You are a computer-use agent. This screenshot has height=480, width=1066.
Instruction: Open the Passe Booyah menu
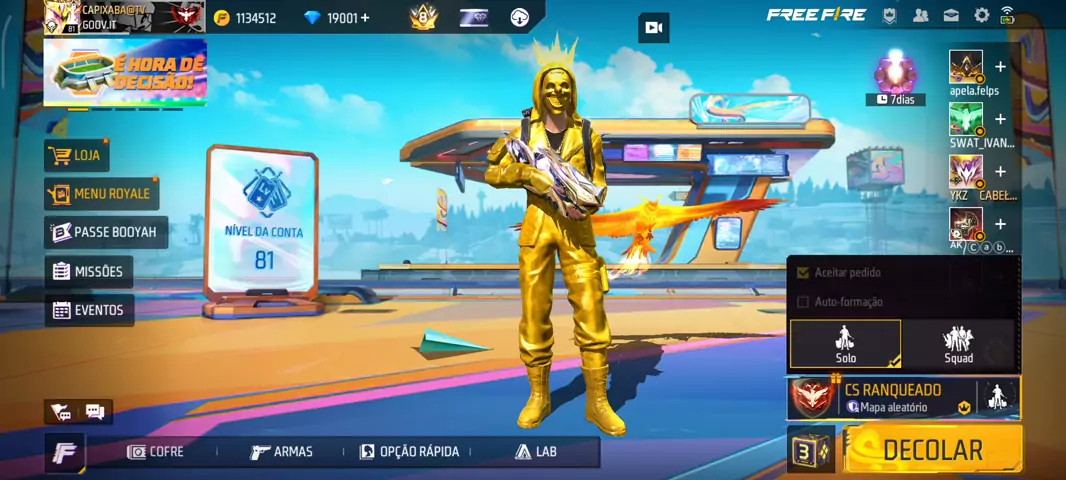point(105,232)
